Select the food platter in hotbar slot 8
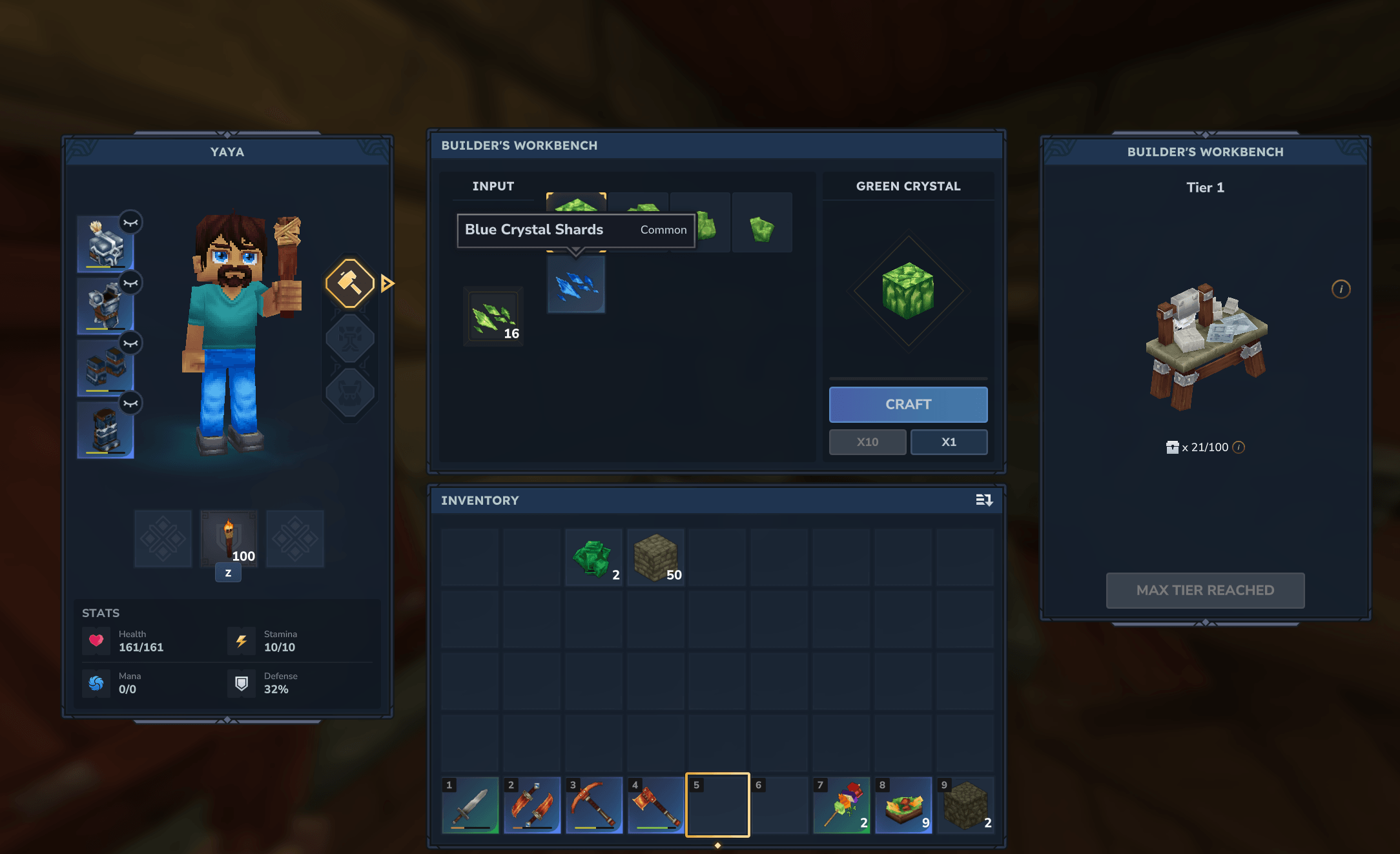The image size is (1400, 854). pos(903,806)
